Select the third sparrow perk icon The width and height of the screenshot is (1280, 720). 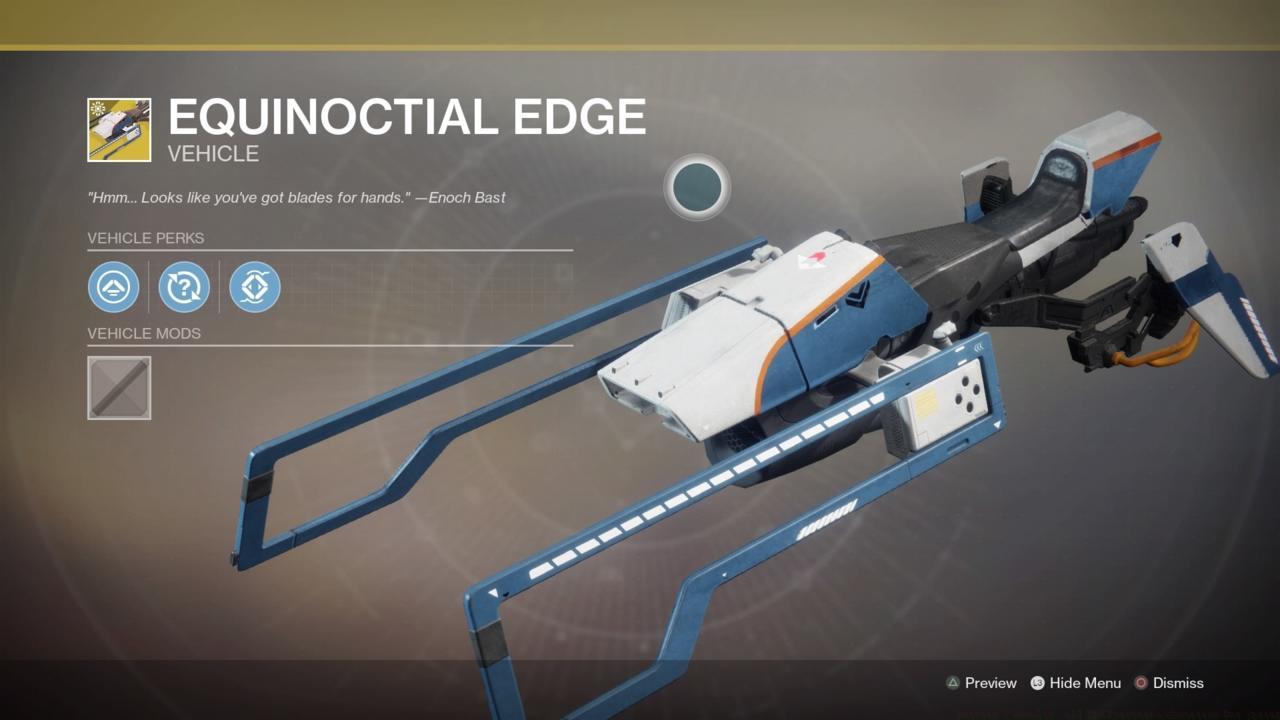(254, 287)
